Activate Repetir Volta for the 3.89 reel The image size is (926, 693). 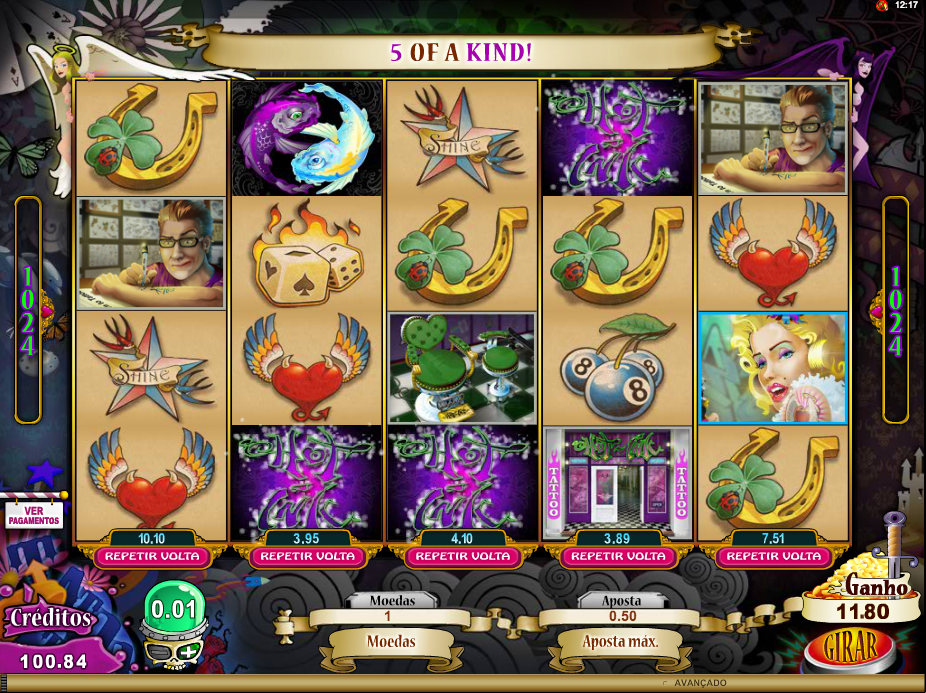point(617,556)
